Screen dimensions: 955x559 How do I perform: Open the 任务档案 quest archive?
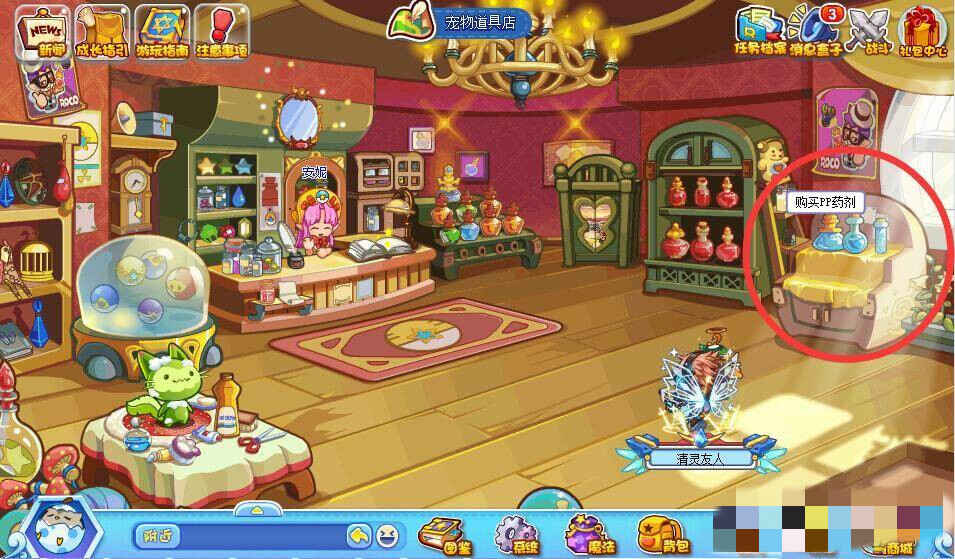[758, 30]
